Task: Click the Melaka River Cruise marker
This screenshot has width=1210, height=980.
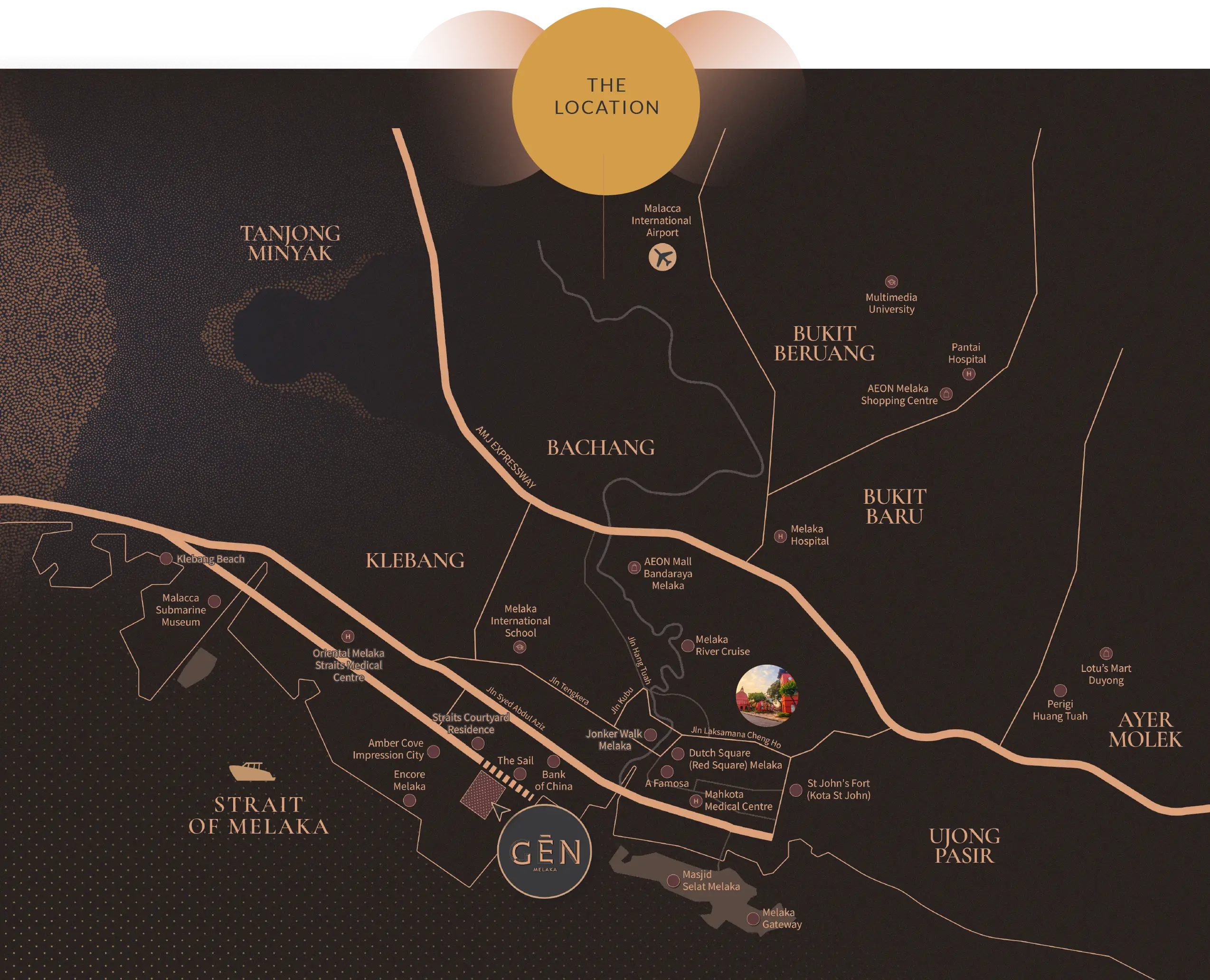Action: click(687, 646)
